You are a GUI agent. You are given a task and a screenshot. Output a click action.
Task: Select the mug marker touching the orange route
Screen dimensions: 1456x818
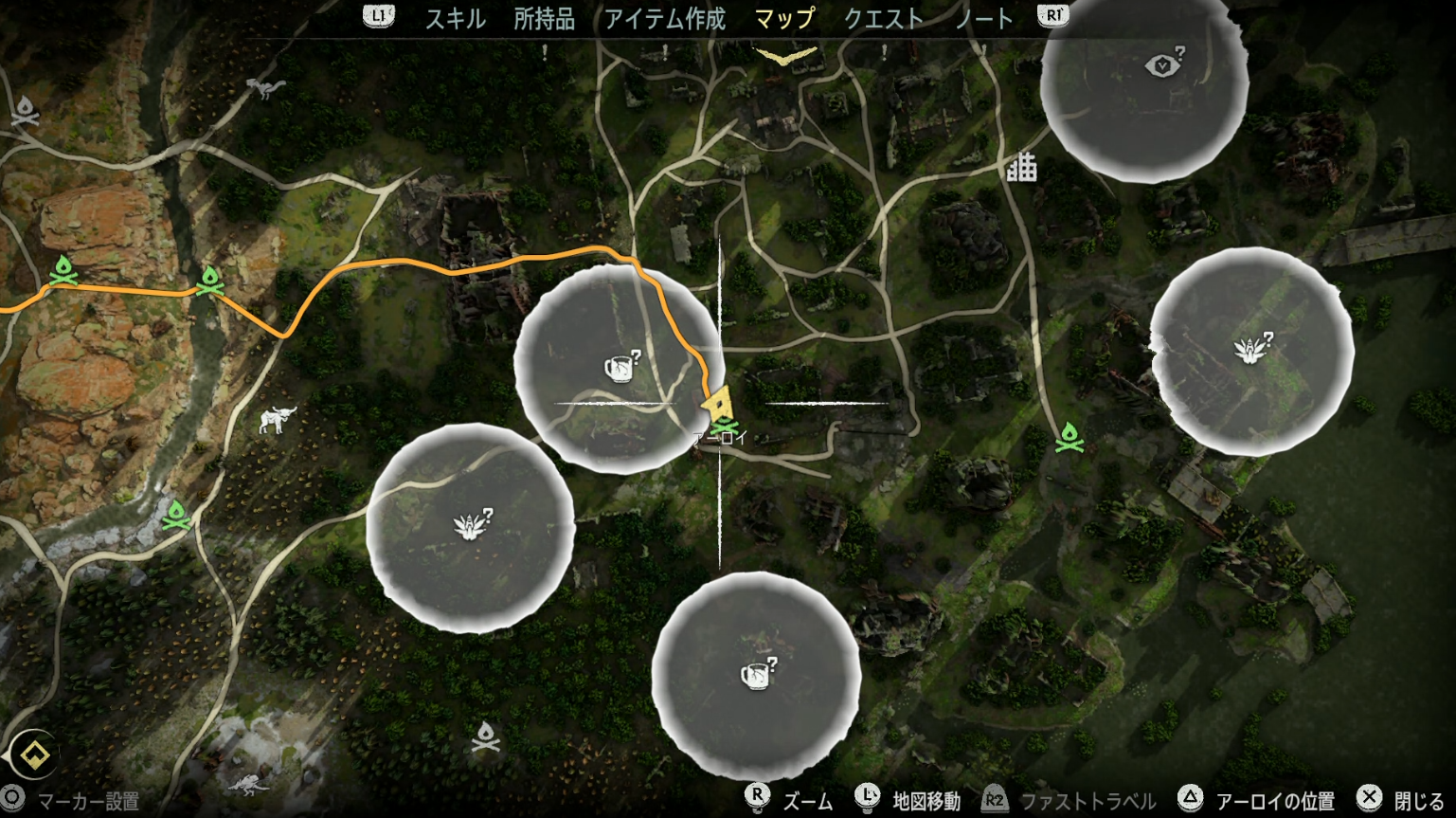coord(620,366)
